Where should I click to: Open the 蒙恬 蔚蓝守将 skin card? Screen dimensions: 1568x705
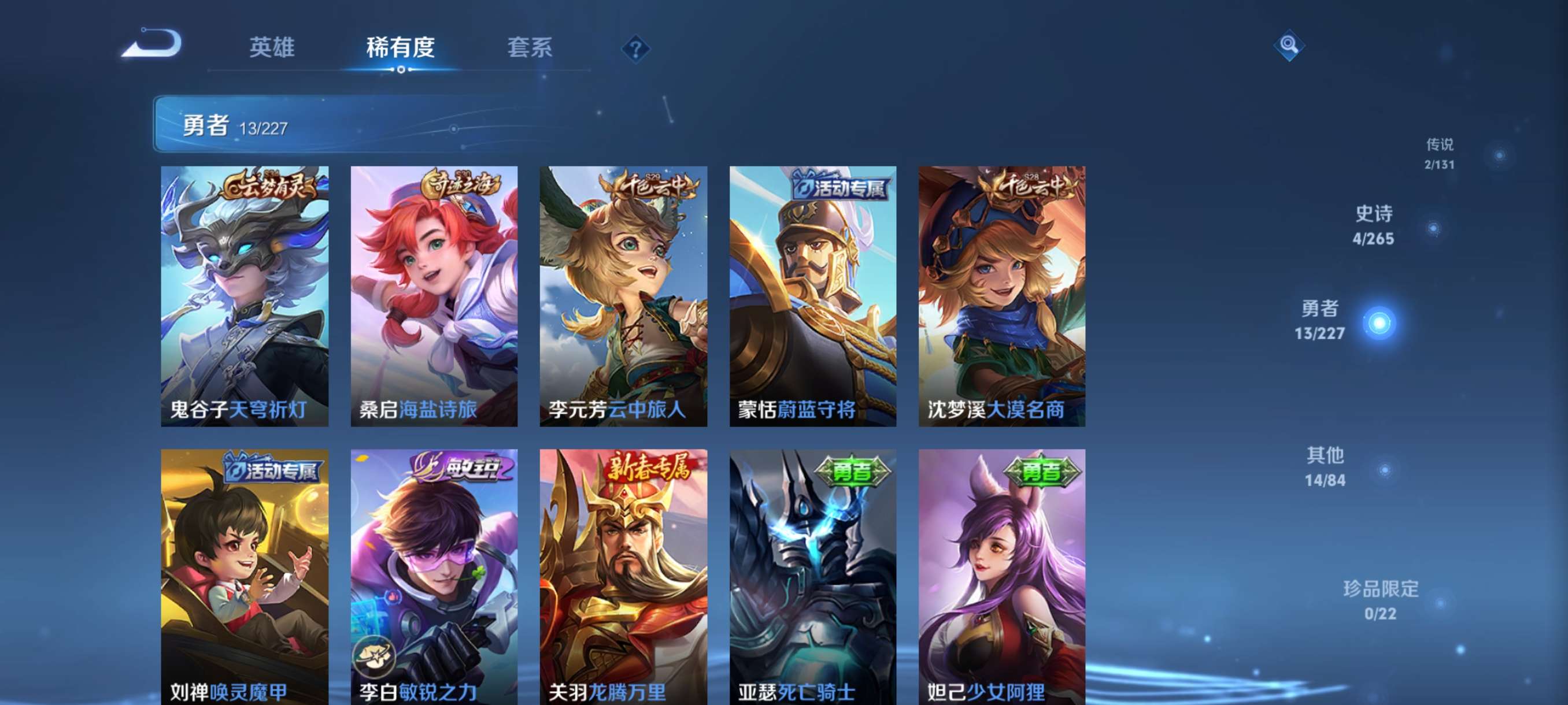[x=812, y=296]
